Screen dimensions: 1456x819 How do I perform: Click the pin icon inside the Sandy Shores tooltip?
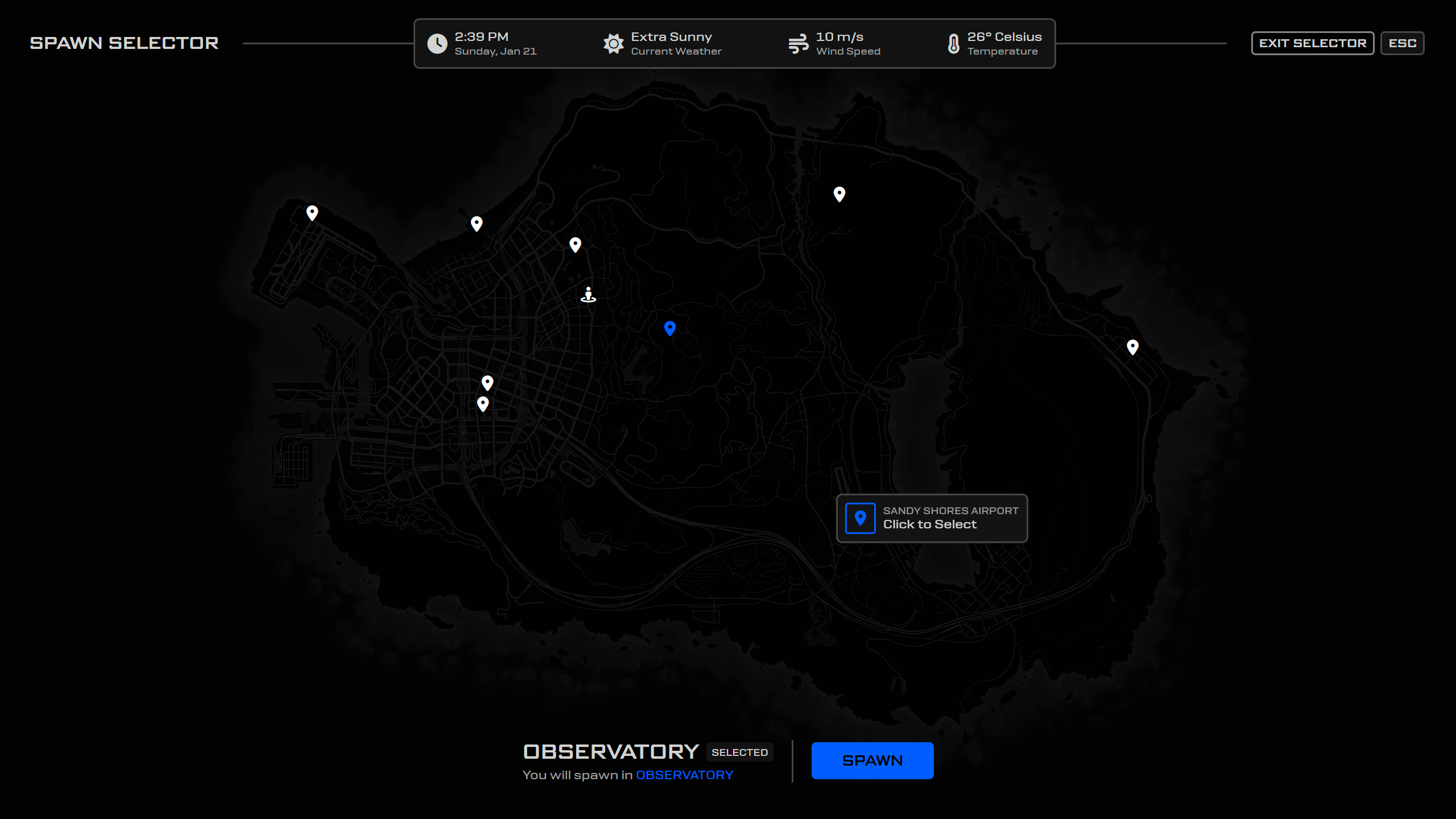[860, 518]
